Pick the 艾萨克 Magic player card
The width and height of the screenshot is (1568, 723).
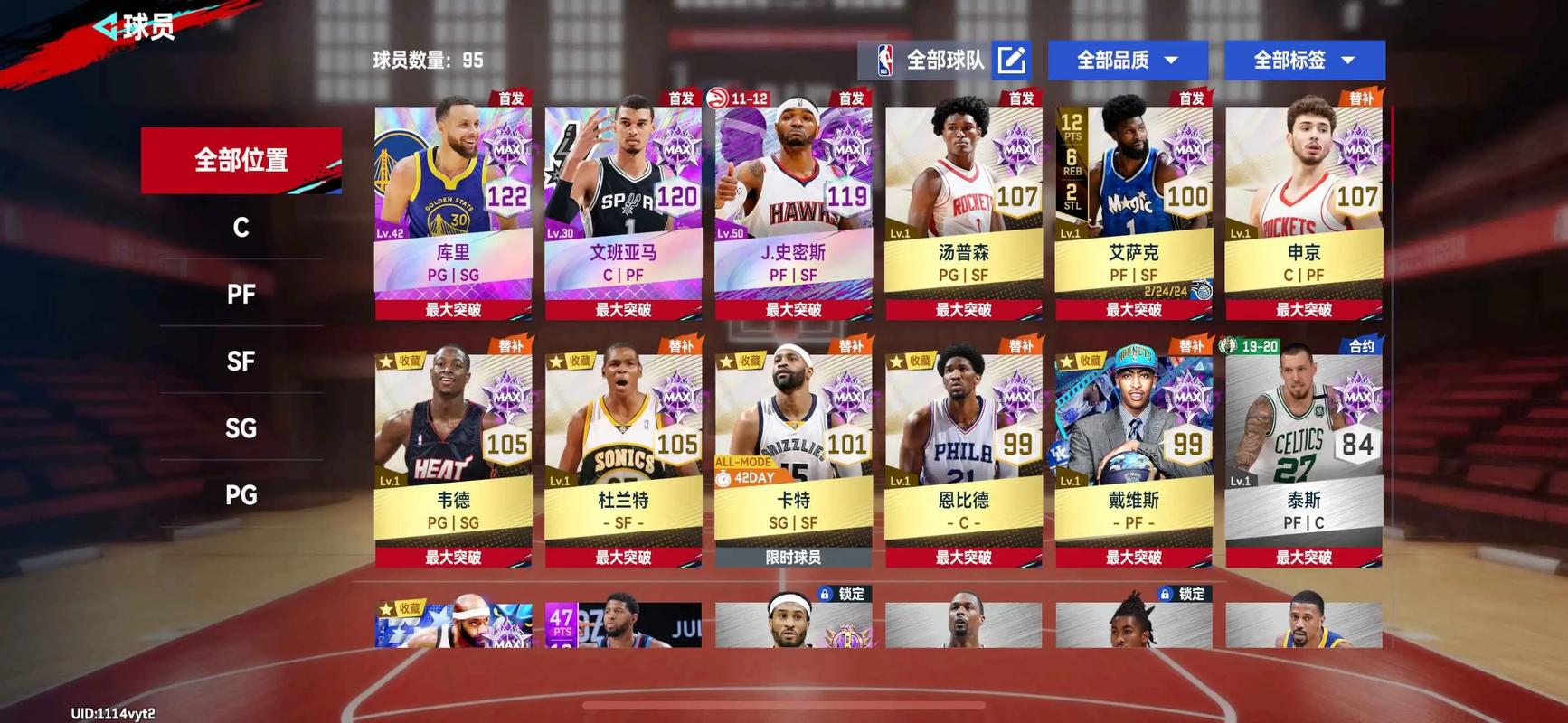click(x=1133, y=208)
